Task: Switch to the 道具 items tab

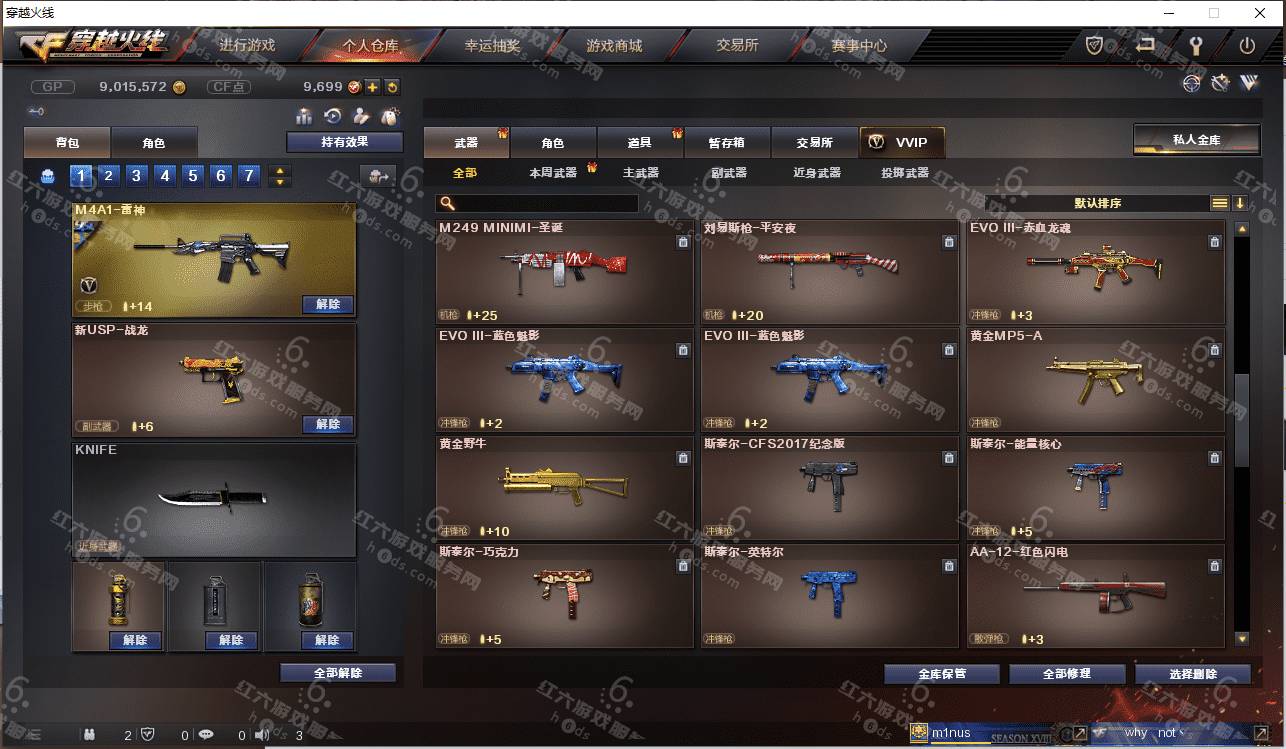Action: pyautogui.click(x=640, y=143)
